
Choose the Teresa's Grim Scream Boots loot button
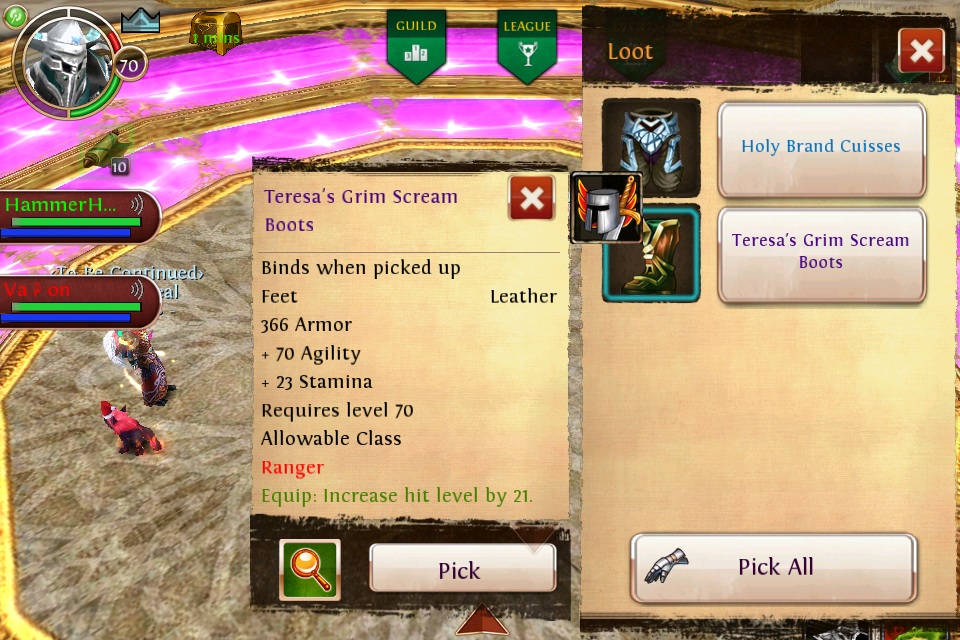pyautogui.click(x=821, y=252)
